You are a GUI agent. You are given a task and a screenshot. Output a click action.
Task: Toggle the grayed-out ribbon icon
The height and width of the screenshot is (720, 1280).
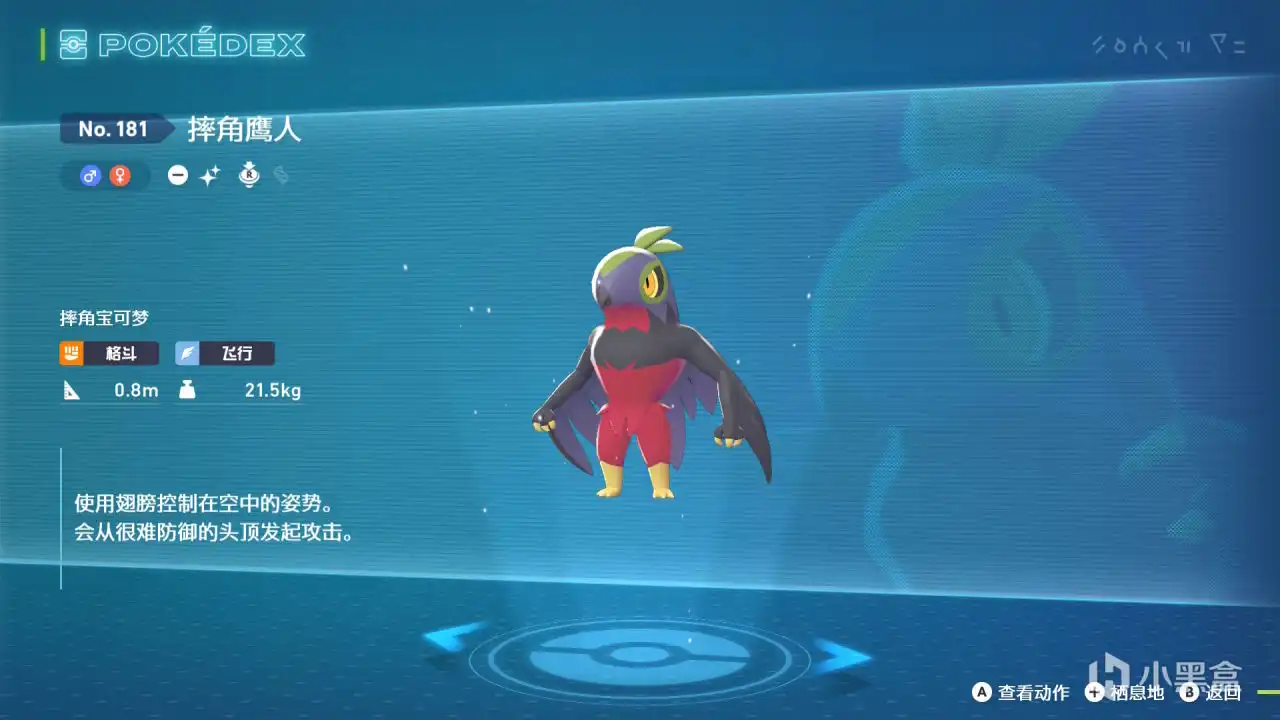(x=281, y=176)
